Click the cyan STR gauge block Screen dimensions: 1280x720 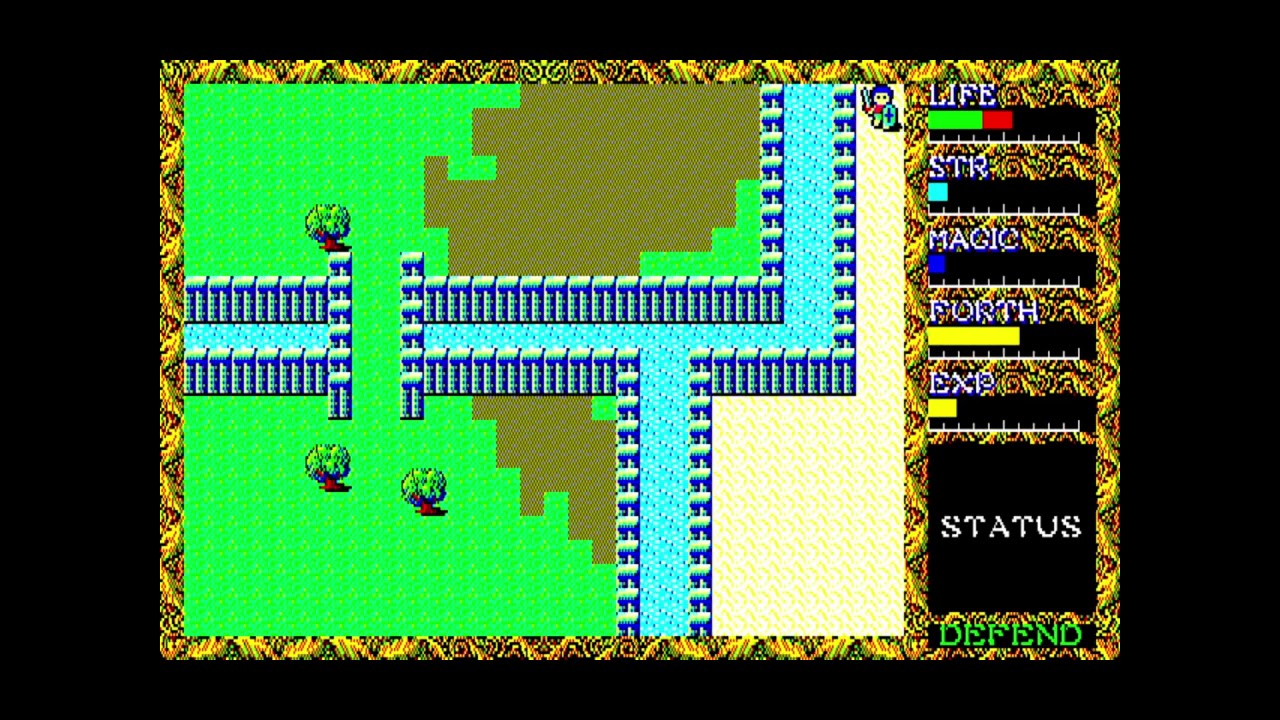pos(938,191)
